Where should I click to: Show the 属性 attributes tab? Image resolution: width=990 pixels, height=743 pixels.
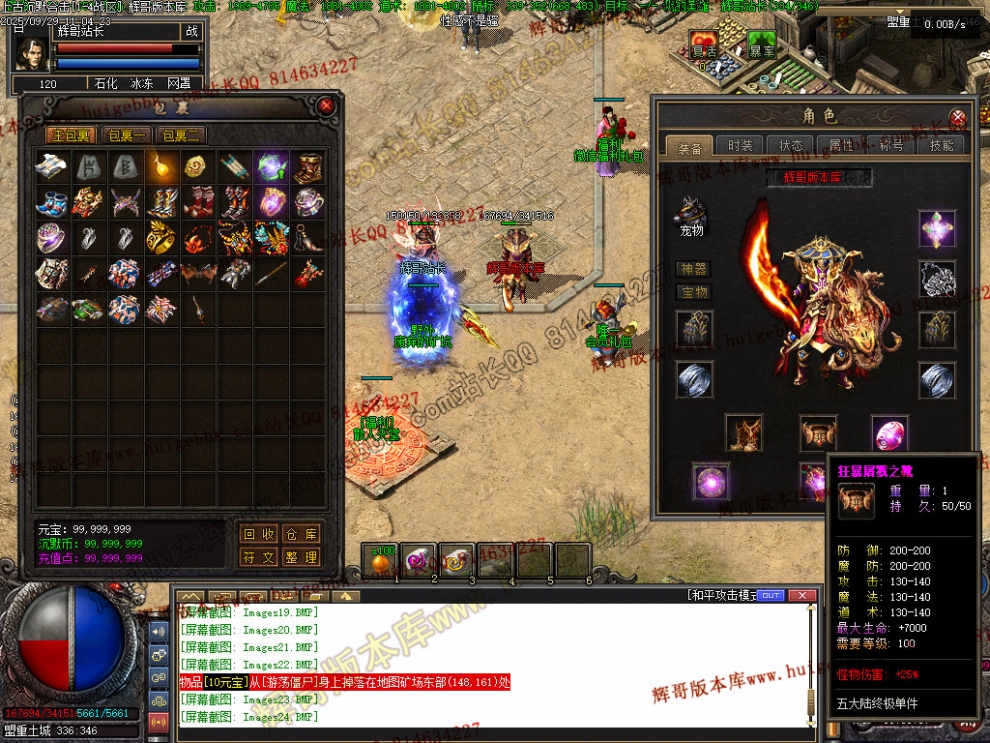(x=841, y=146)
